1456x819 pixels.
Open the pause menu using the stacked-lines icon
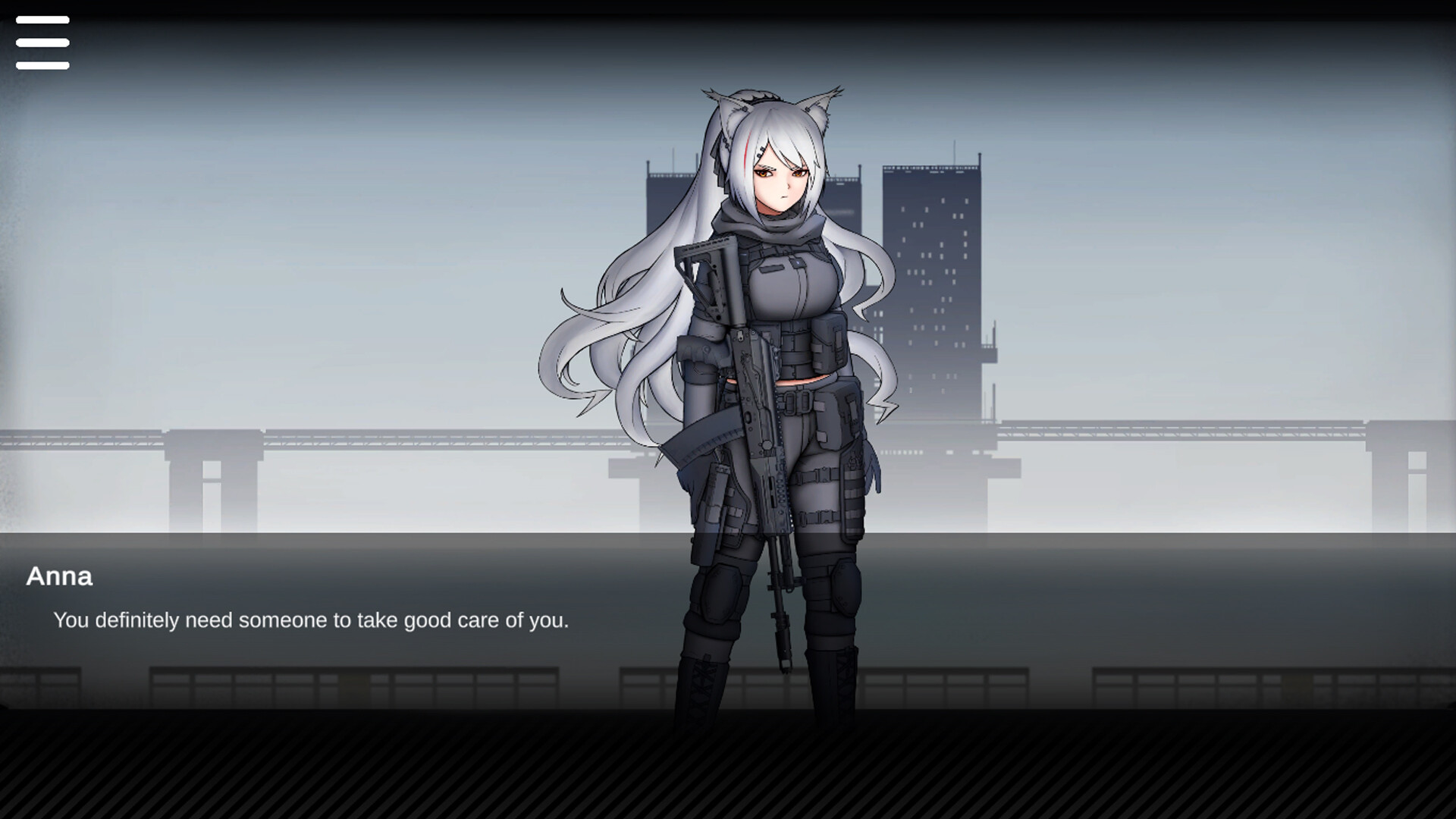click(x=42, y=42)
